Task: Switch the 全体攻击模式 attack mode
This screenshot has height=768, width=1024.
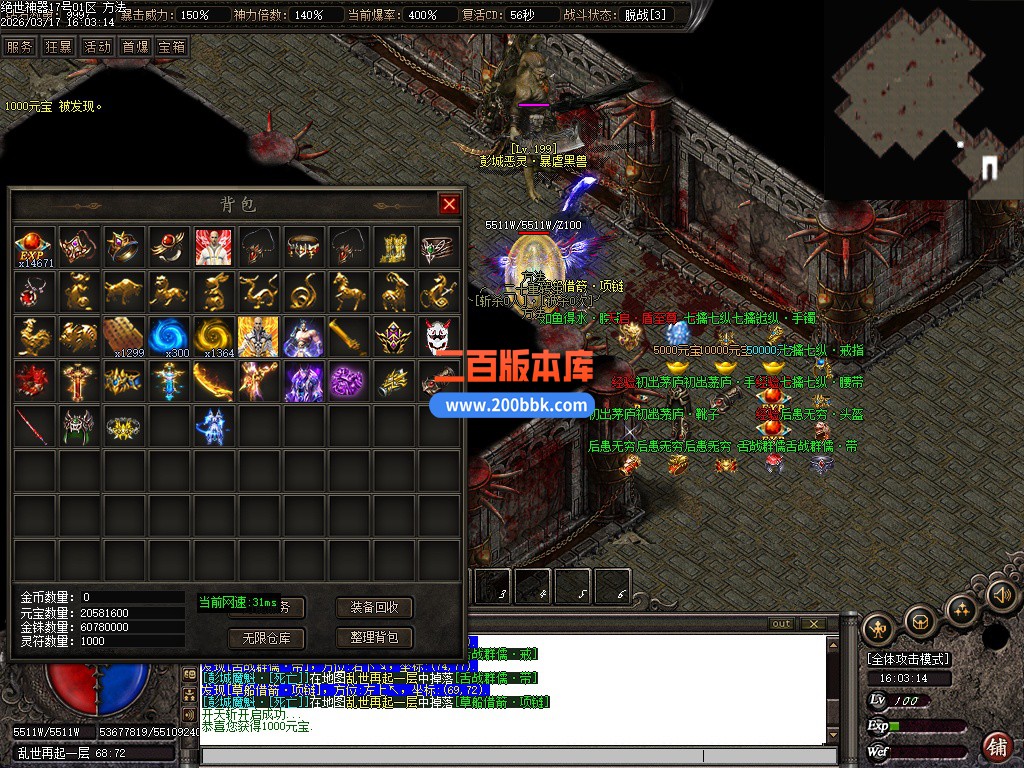Action: pos(909,659)
